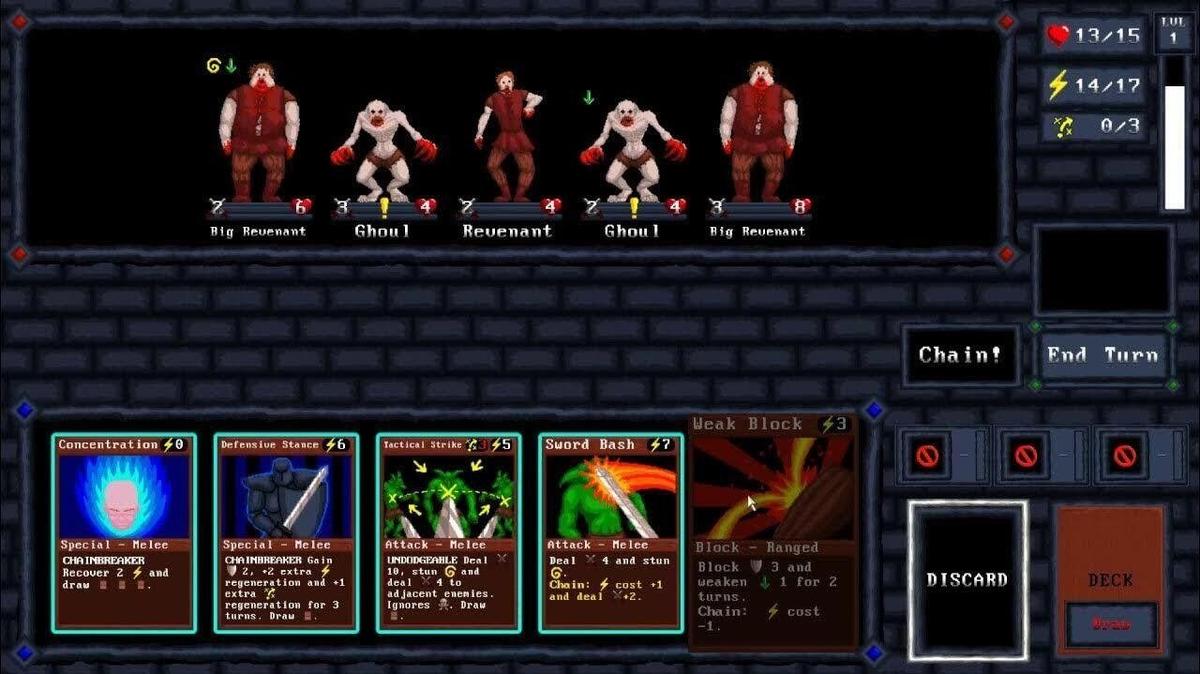1200x674 pixels.
Task: Select the Defensive Stance card
Action: [285, 532]
